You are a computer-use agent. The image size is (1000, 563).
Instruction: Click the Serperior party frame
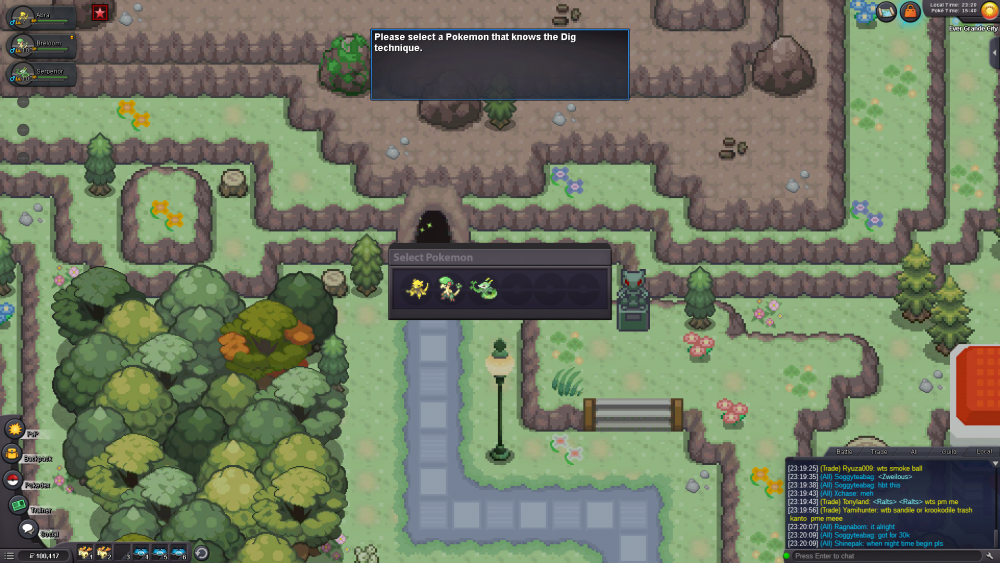coord(42,73)
